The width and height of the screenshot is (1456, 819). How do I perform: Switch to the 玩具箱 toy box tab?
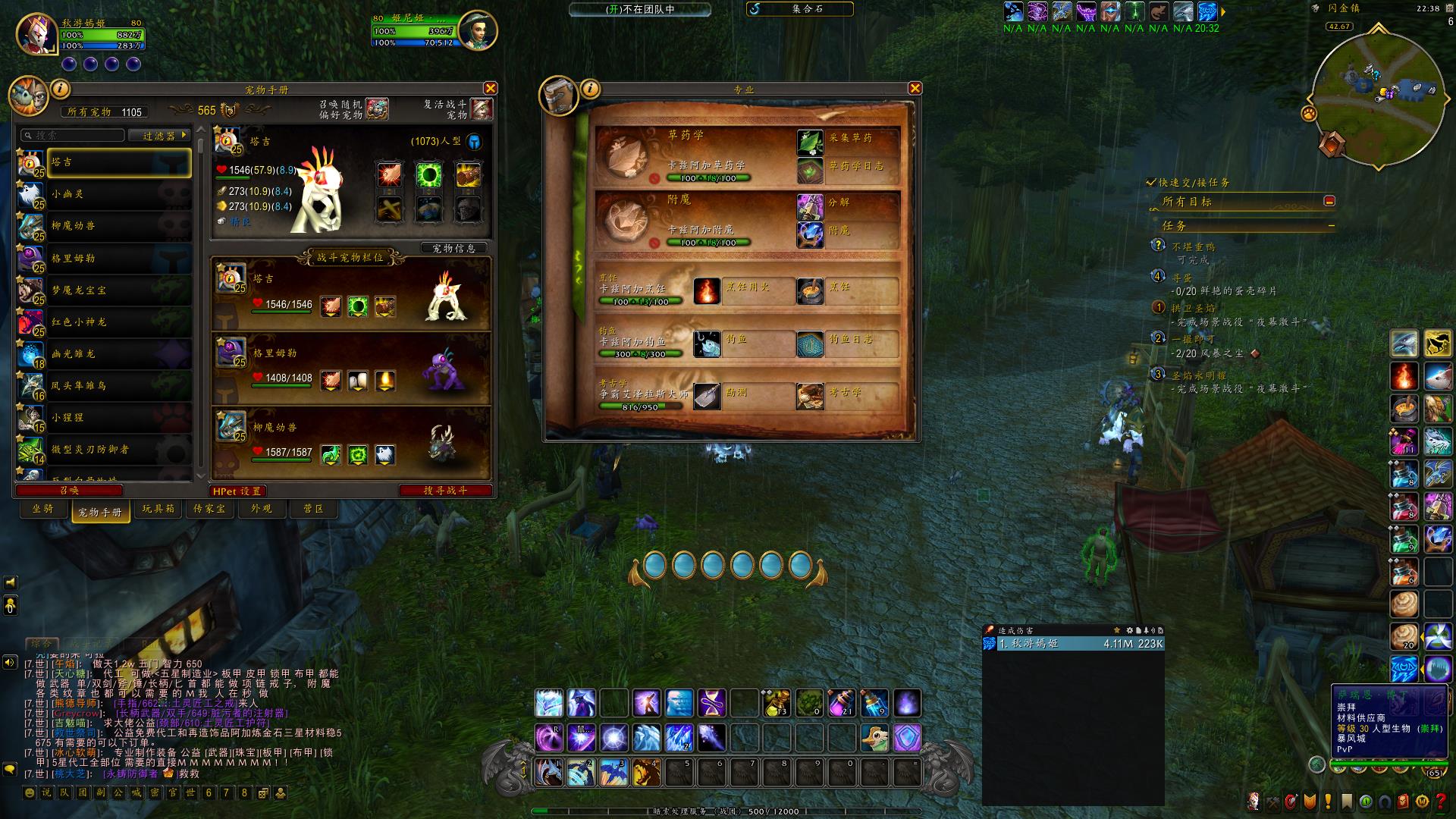tap(158, 509)
